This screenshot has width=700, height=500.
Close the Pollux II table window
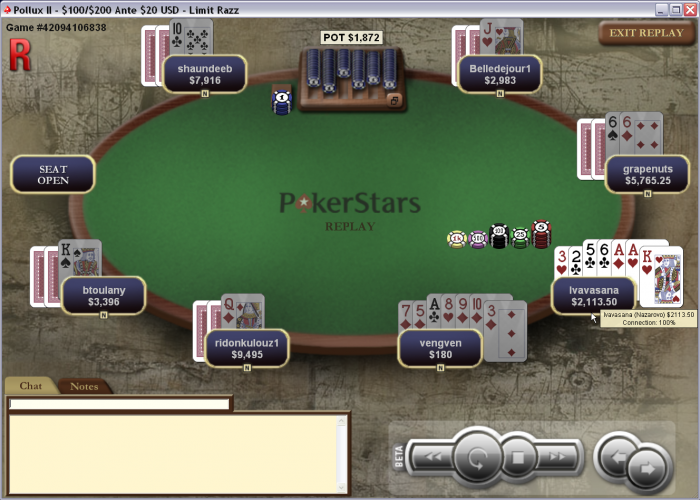(x=687, y=8)
